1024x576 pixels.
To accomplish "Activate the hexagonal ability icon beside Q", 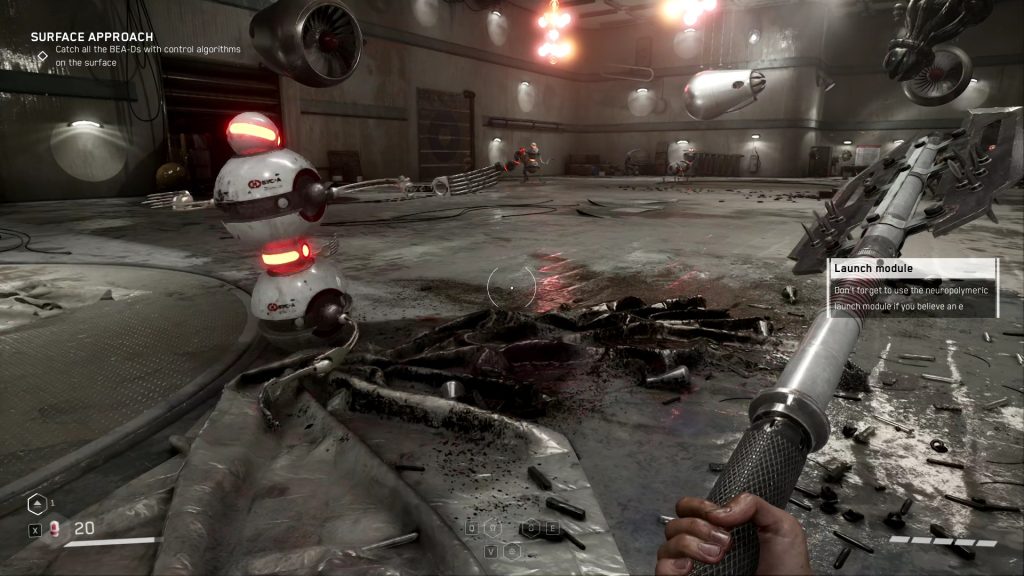I will (494, 529).
